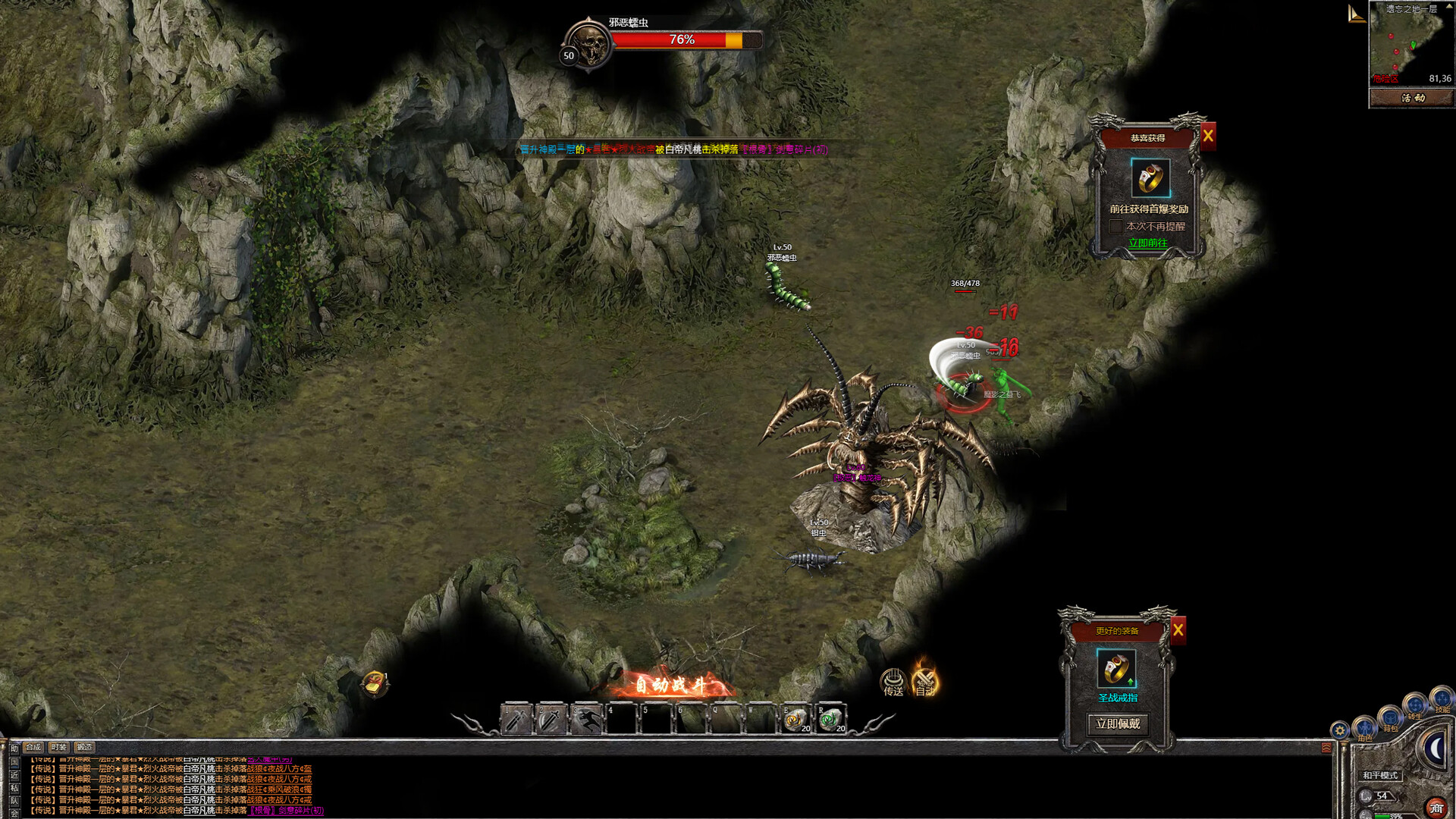
Task: Toggle 和平模式 peace mode
Action: click(x=1382, y=776)
